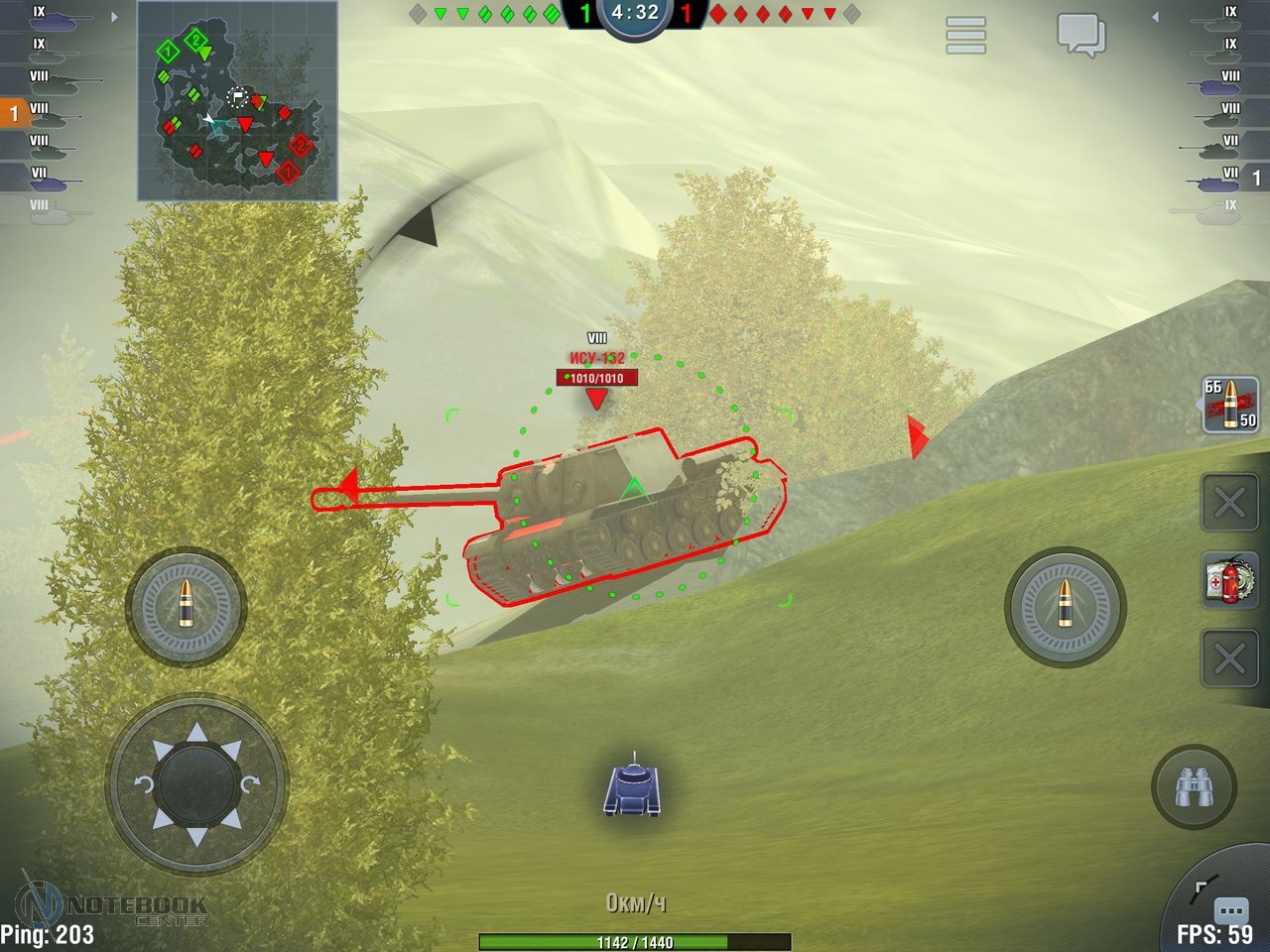
Task: Tap the movement joystick's forward arrow
Action: [x=197, y=735]
